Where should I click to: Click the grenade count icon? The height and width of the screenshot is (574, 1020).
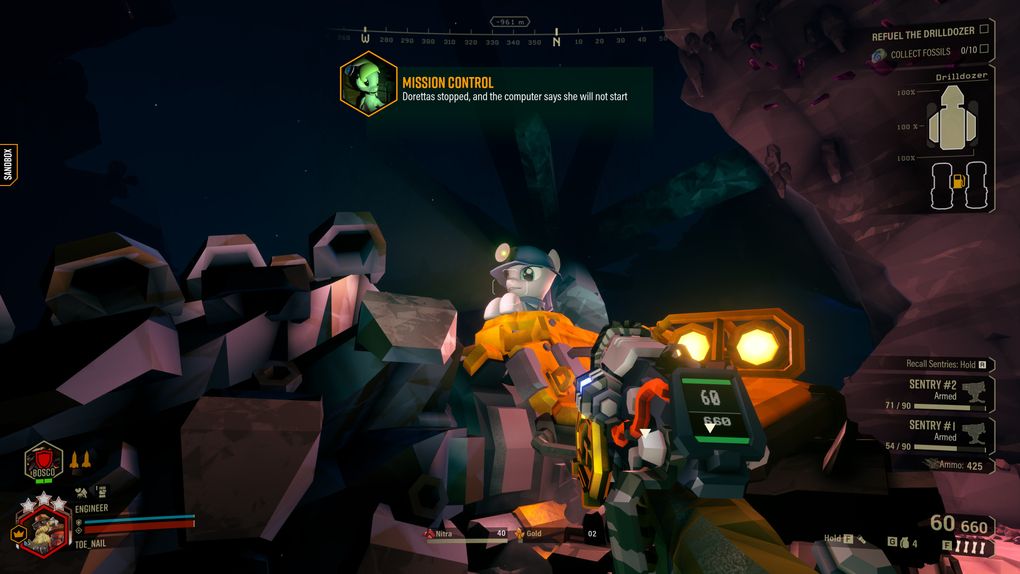(897, 543)
